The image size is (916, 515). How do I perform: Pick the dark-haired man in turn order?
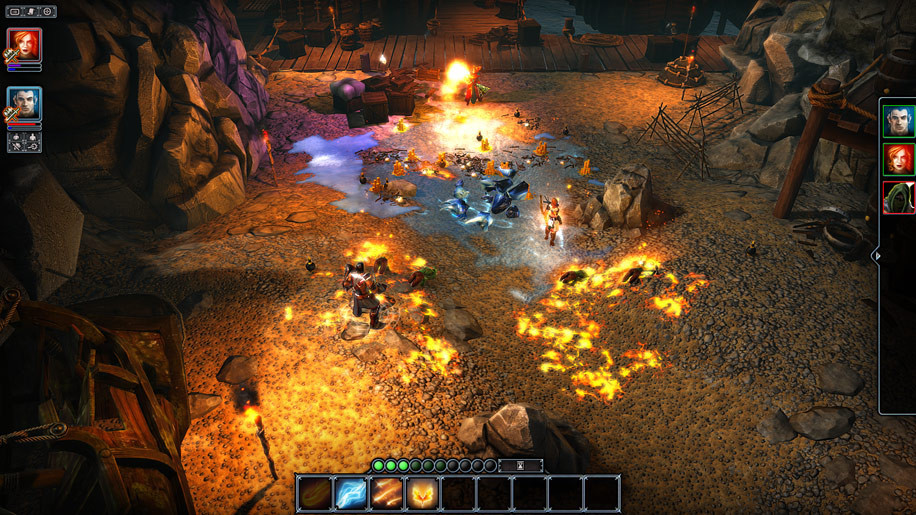899,122
